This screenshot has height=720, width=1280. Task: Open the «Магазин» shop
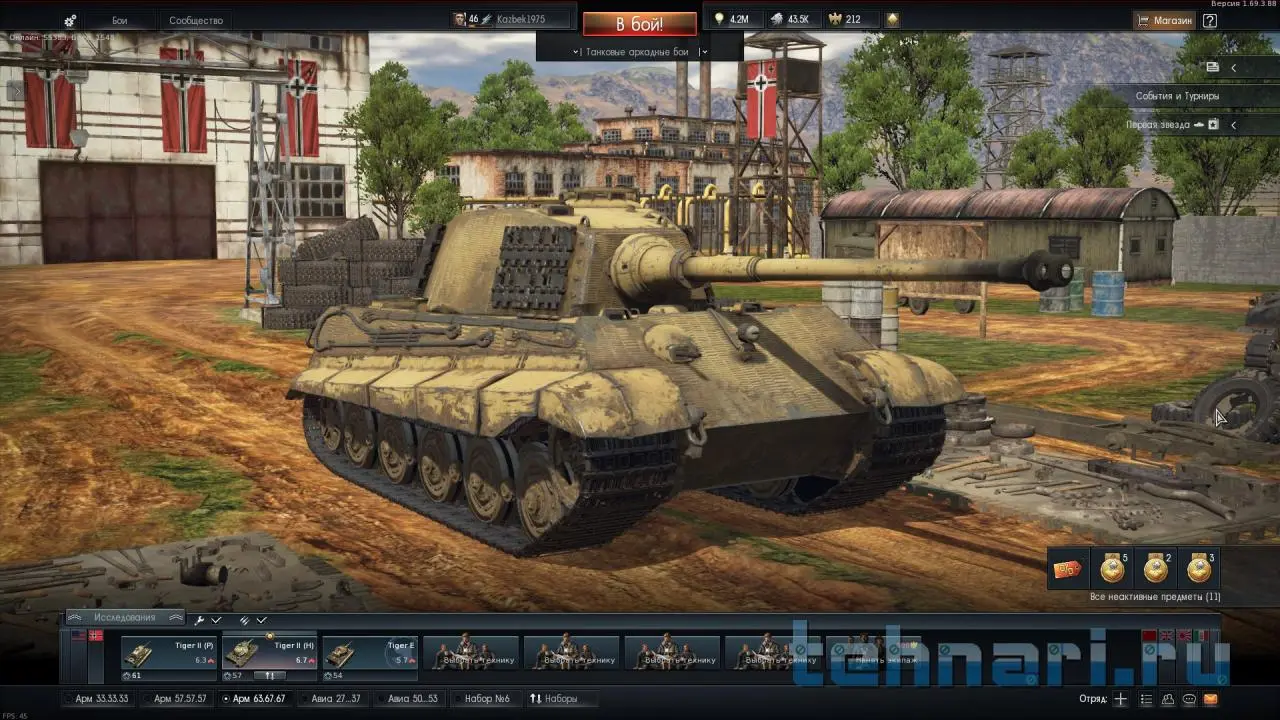[1164, 20]
